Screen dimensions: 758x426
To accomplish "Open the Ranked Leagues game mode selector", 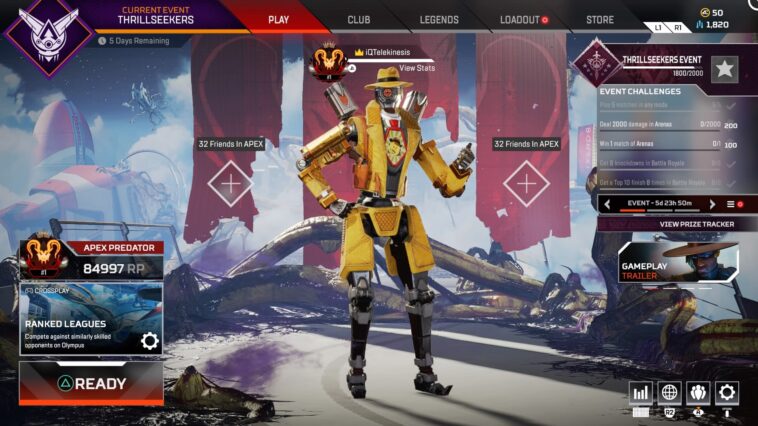I will [x=80, y=318].
